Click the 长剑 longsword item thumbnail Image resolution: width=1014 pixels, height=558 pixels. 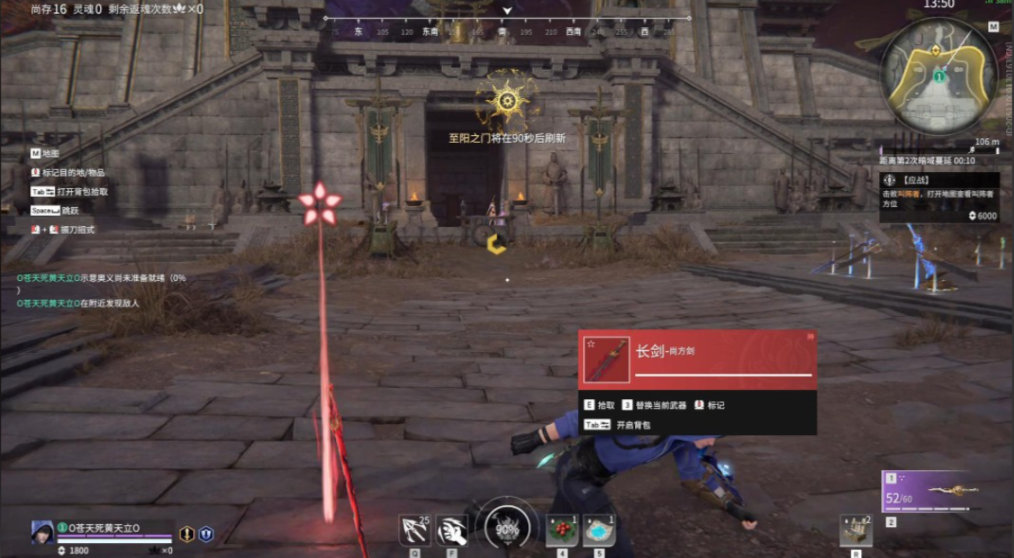(607, 360)
